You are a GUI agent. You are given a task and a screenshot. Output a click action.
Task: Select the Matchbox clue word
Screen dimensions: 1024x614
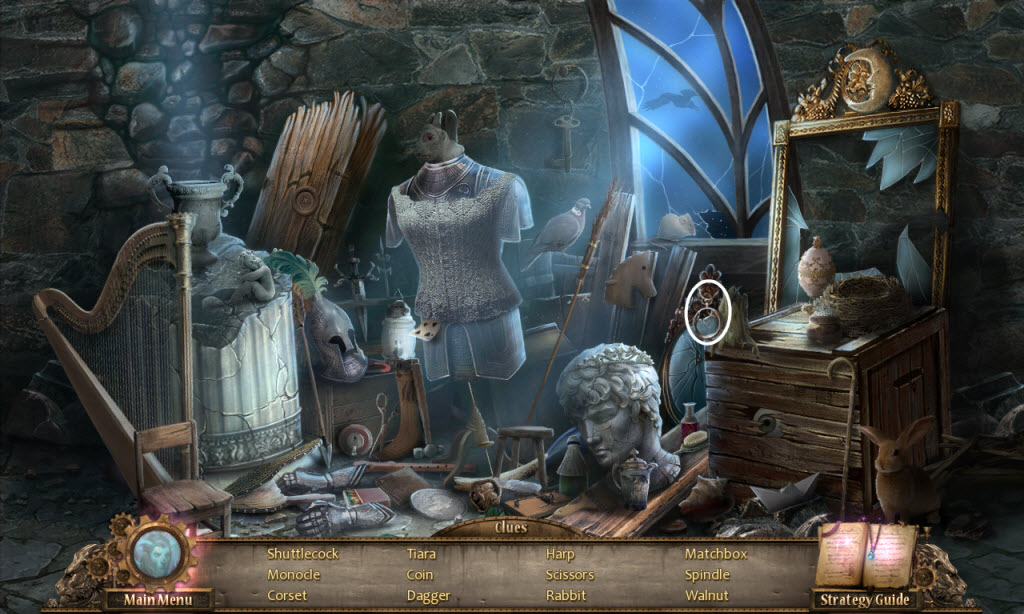716,553
